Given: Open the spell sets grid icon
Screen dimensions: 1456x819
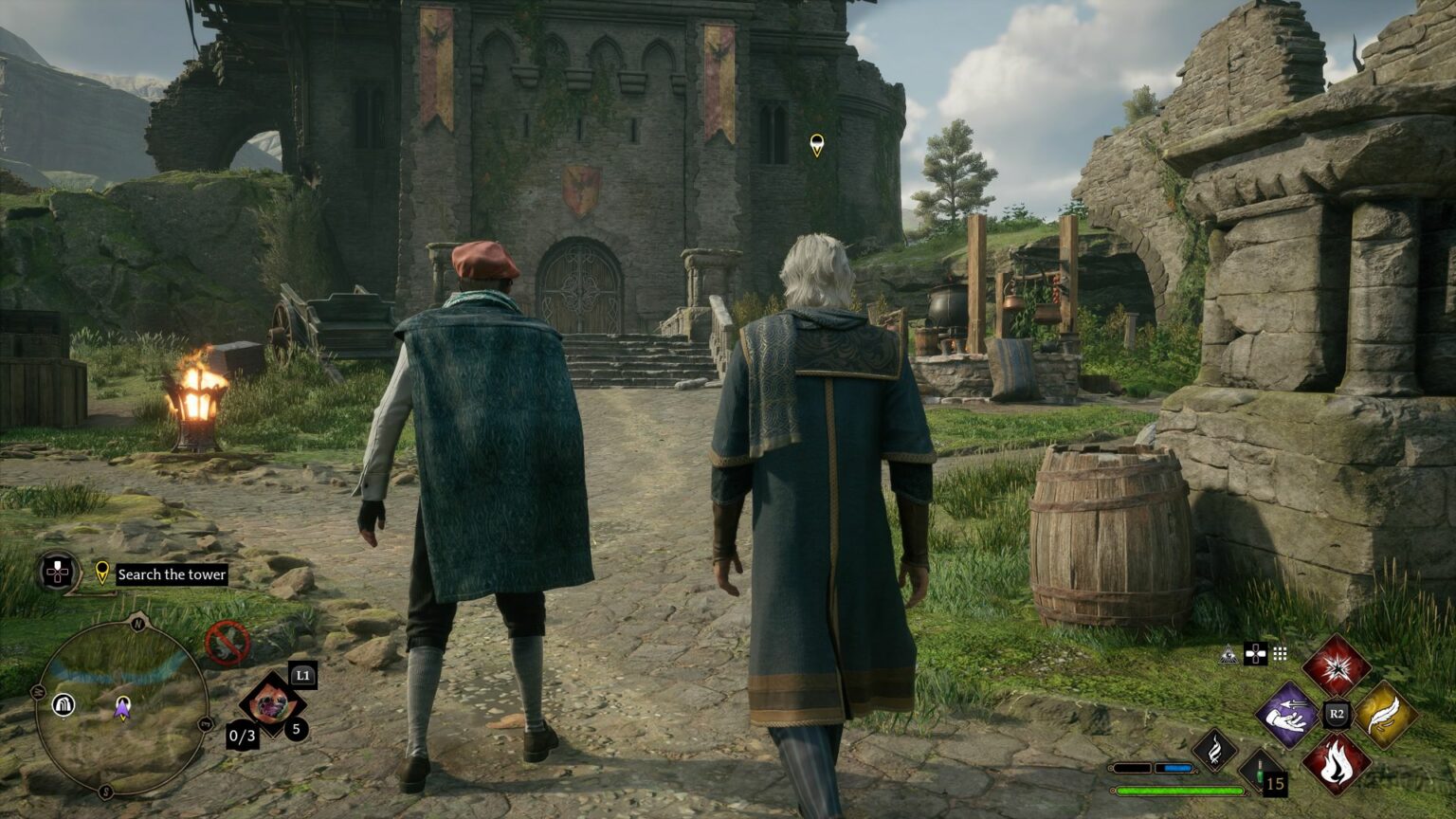Looking at the screenshot, I should point(1280,654).
